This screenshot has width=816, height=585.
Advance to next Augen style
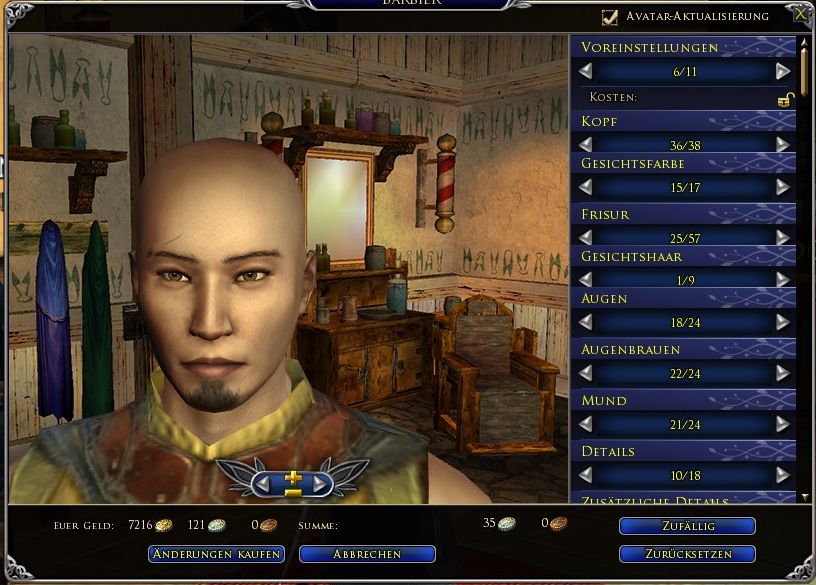coord(783,322)
